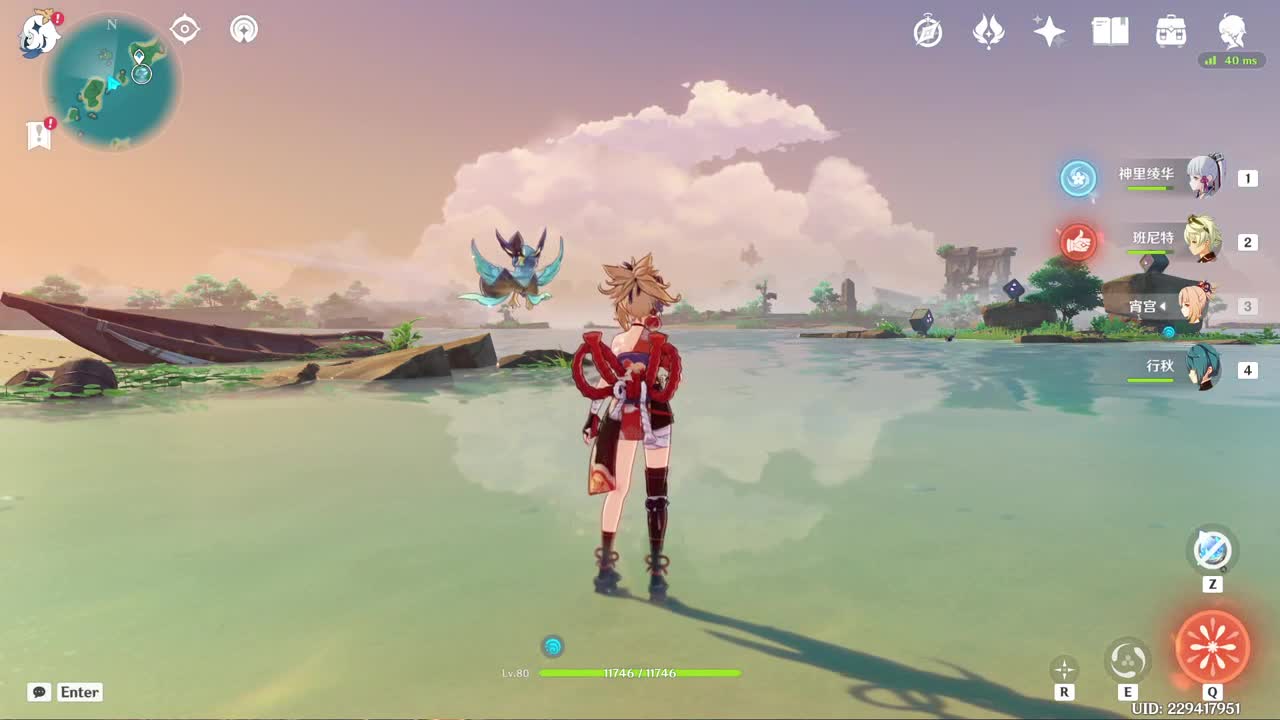Activate the crosshair aim mode icon

pyautogui.click(x=1064, y=669)
